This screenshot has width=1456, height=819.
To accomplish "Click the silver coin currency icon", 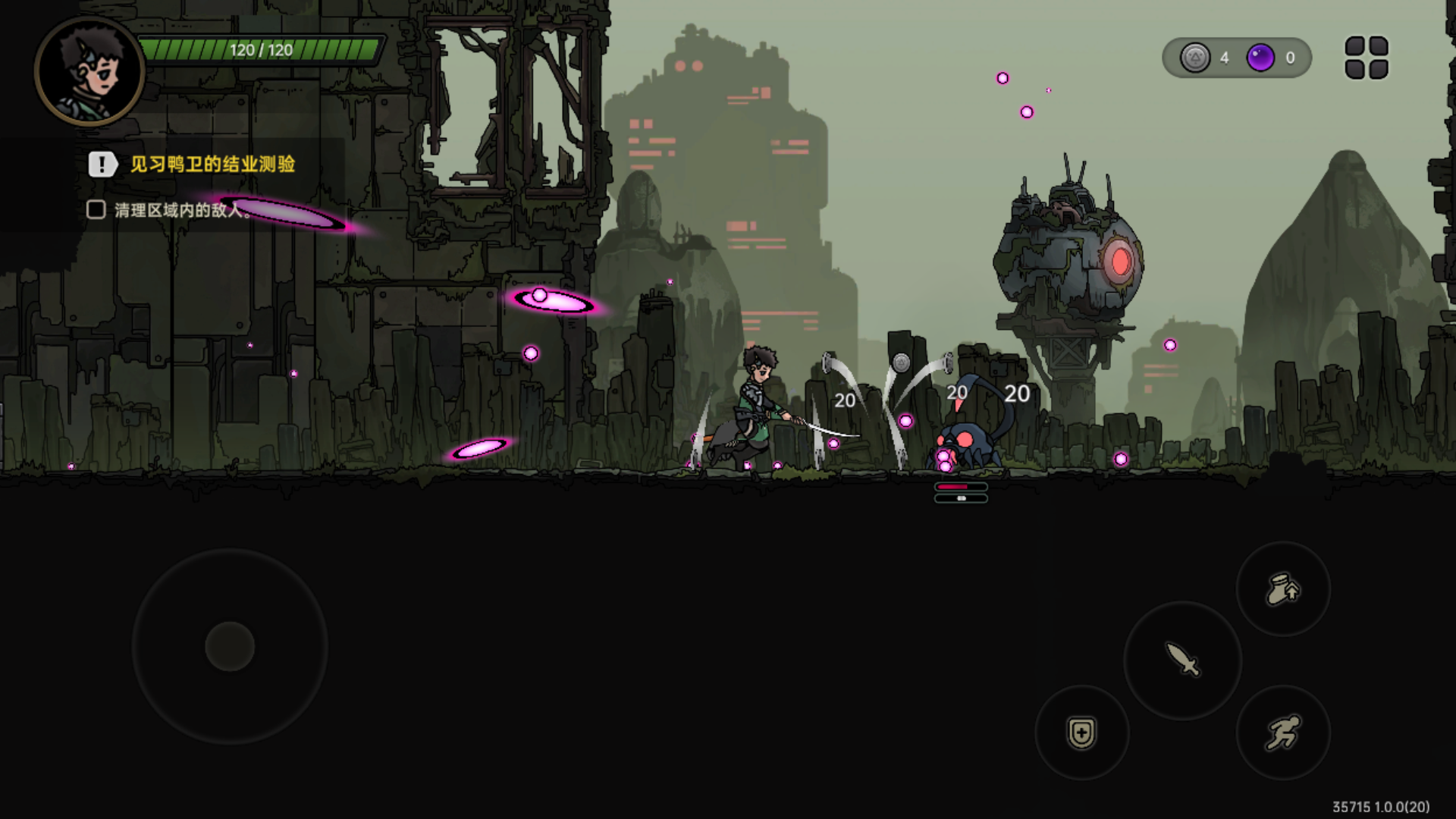I will 1195,58.
